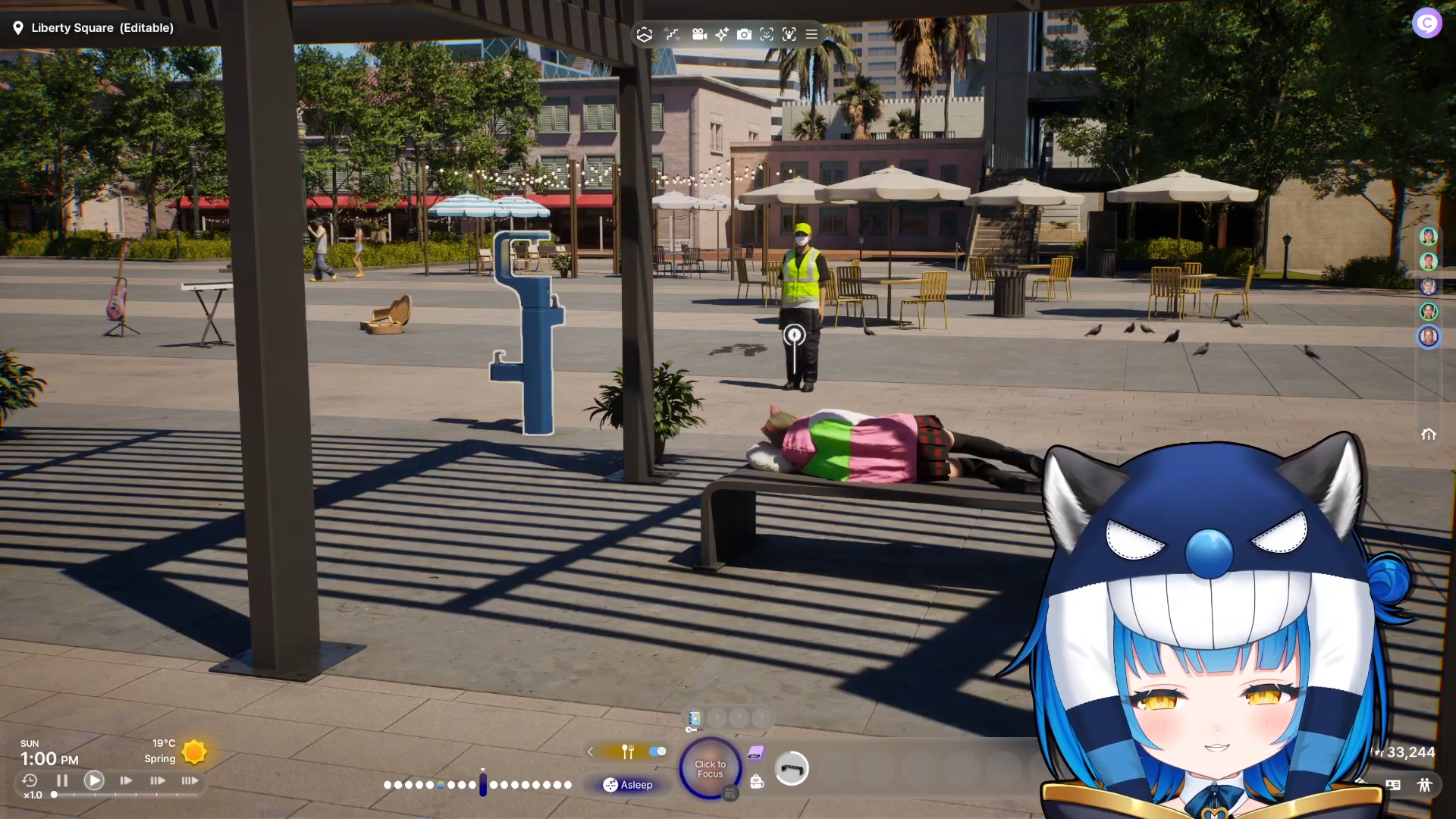The image size is (1456, 819).
Task: Go to home lot via house icon
Action: pyautogui.click(x=1429, y=435)
